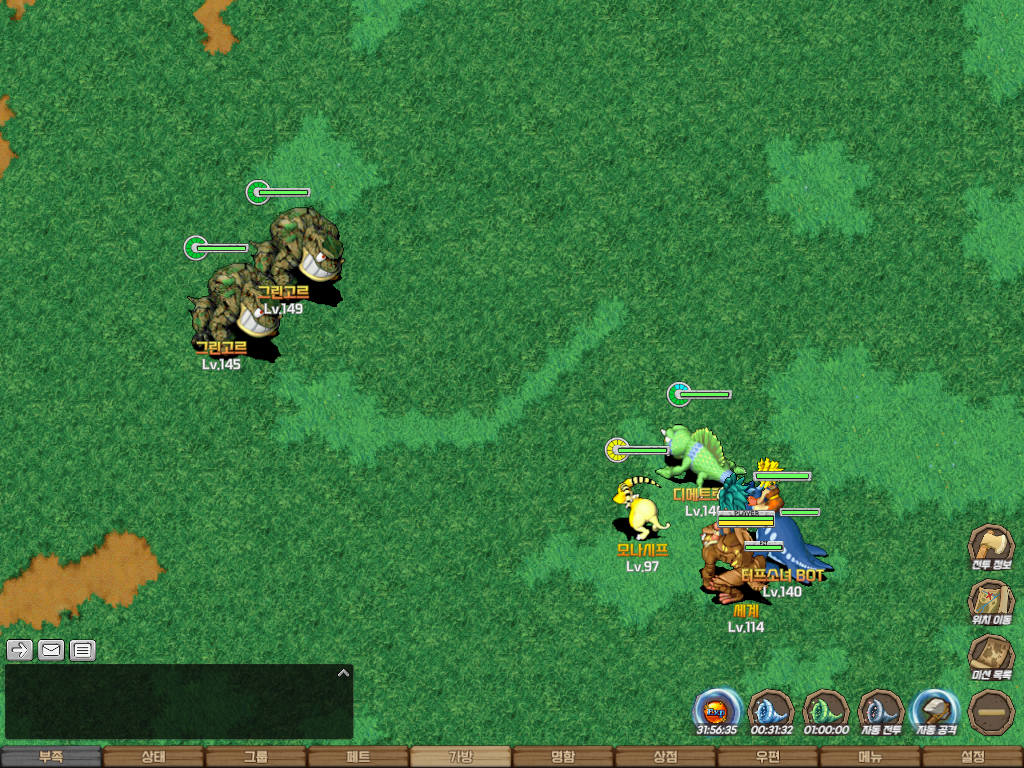Open the 부족 (tribe) menu tab
The width and height of the screenshot is (1024, 768).
pos(51,757)
